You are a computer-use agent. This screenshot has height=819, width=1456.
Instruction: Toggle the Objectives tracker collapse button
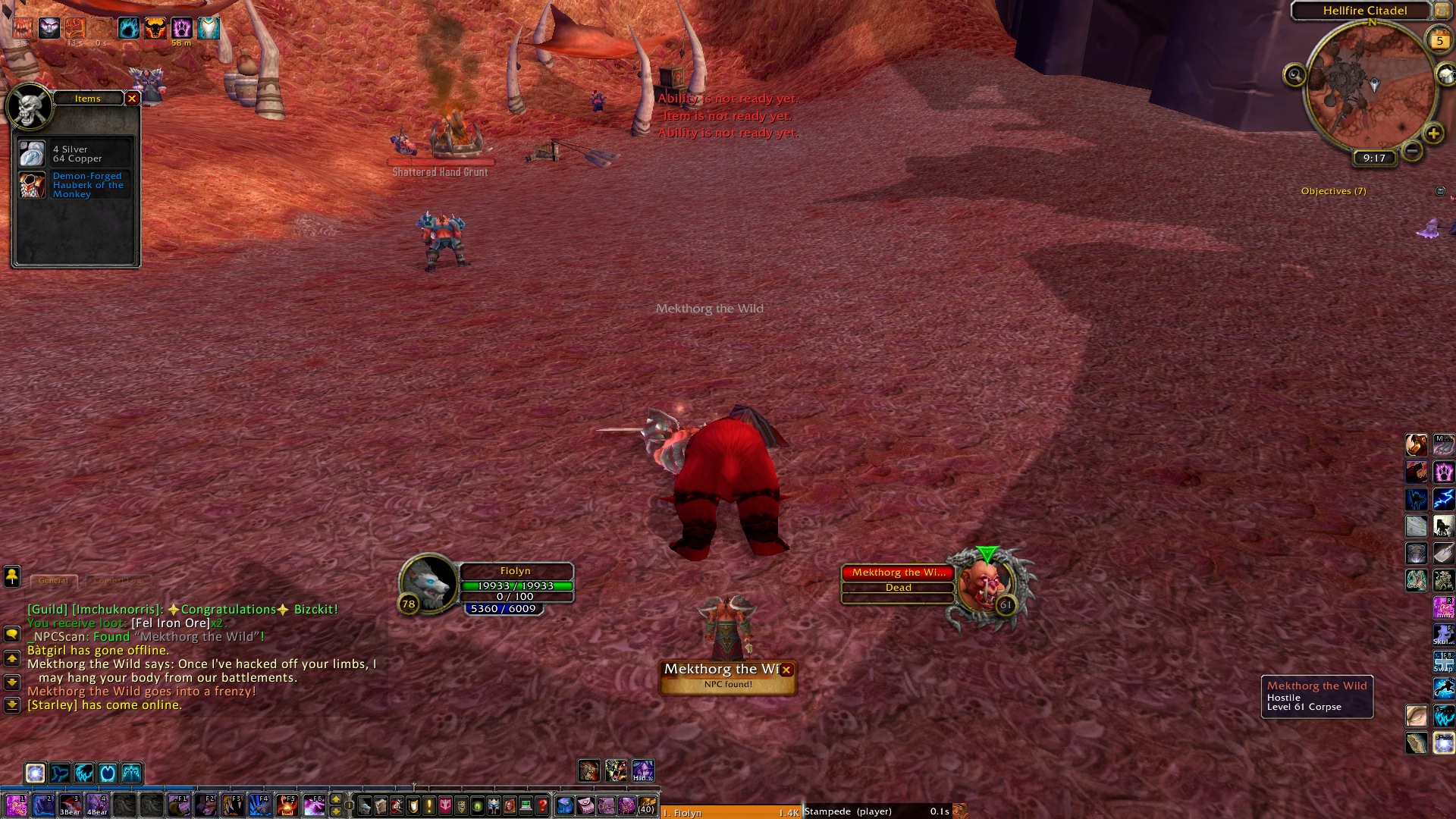tap(1440, 191)
